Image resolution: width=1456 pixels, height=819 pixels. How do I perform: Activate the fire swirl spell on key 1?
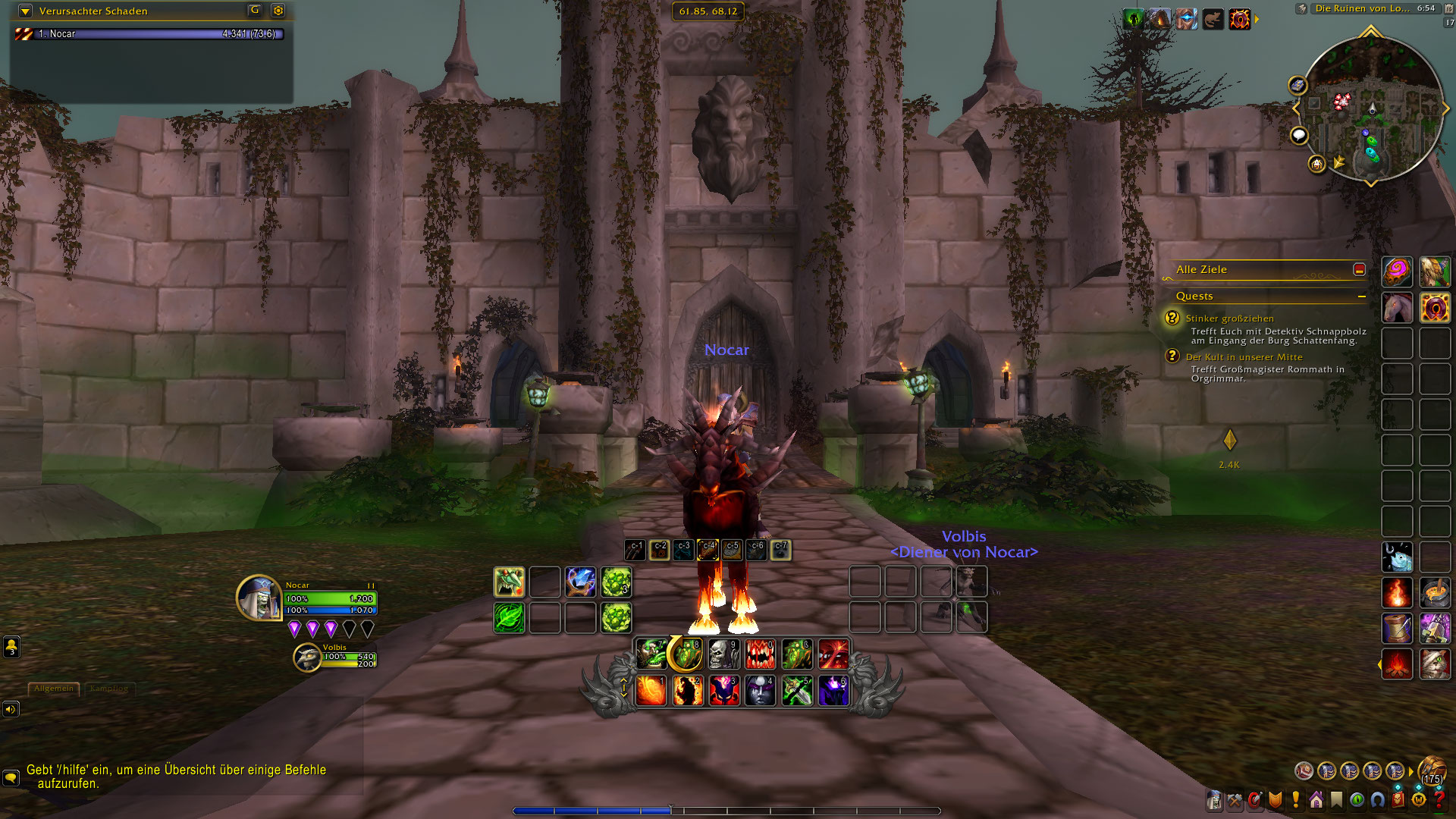[x=651, y=691]
